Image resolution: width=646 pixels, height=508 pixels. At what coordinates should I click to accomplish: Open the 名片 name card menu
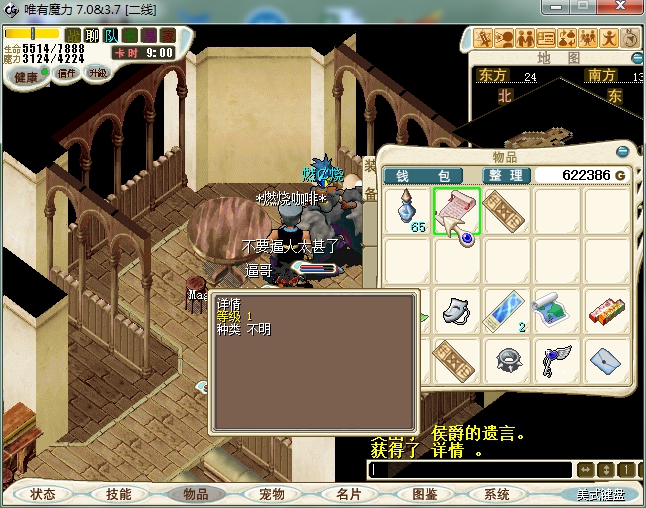[x=347, y=494]
